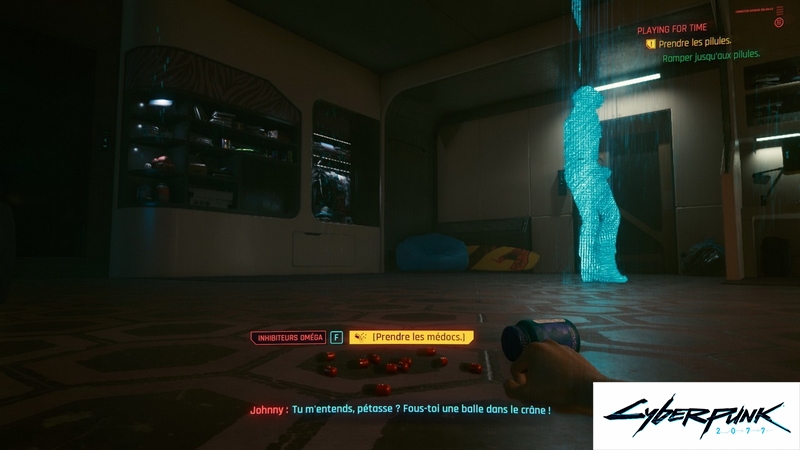Click the Cyberpunk 2077 logo overlay
Screen dimensions: 800x450
(696, 415)
